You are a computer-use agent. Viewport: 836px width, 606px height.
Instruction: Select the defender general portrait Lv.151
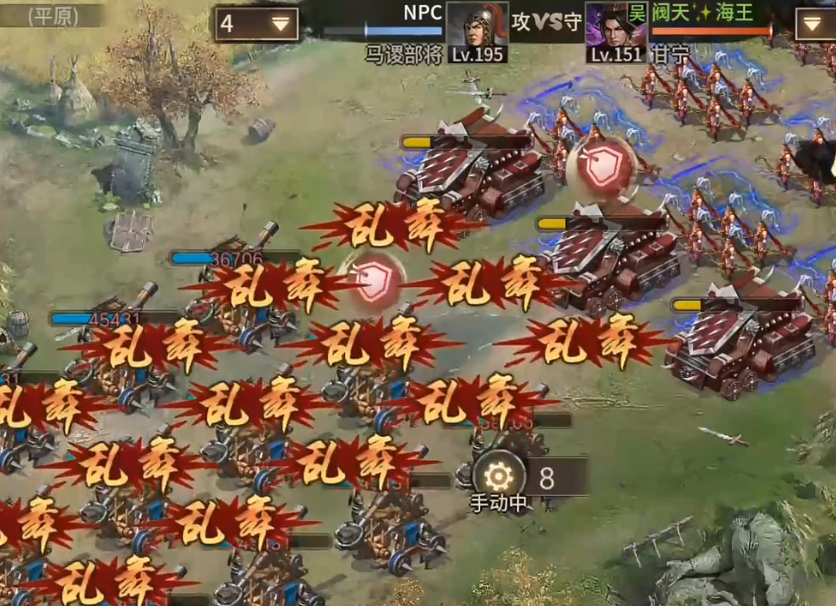tap(615, 27)
